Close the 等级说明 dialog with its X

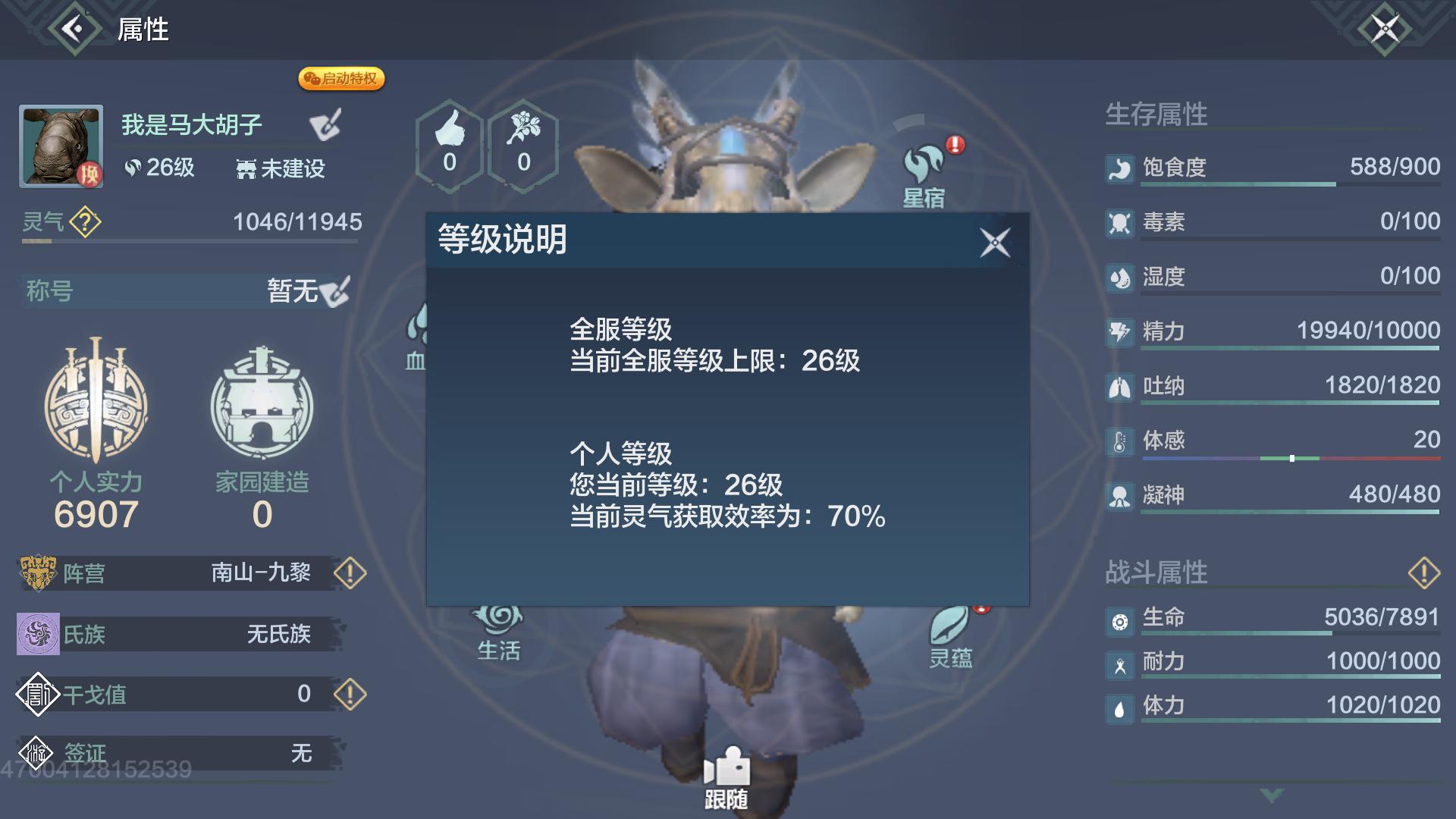(996, 243)
